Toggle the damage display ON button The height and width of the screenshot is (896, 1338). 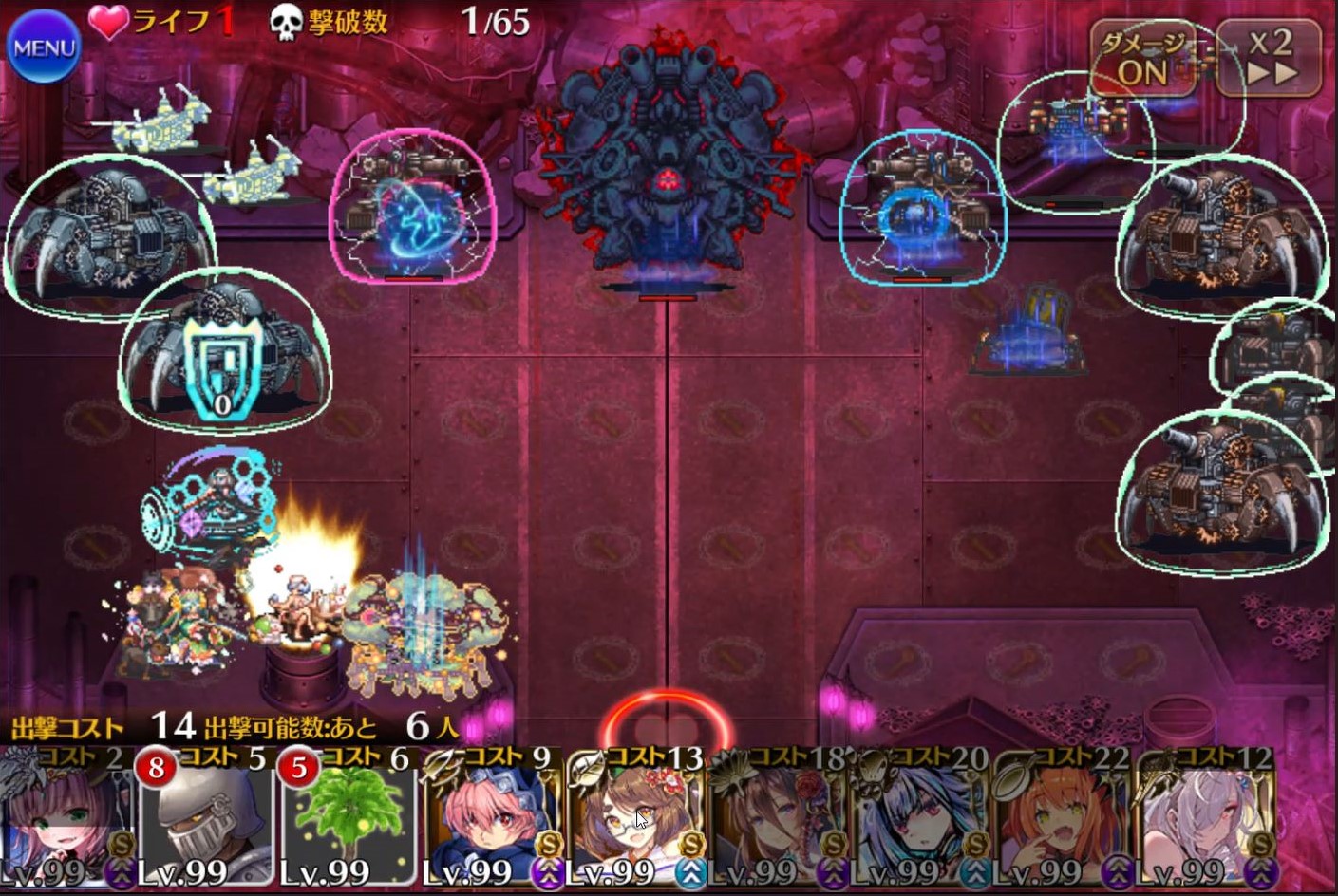click(x=1143, y=59)
